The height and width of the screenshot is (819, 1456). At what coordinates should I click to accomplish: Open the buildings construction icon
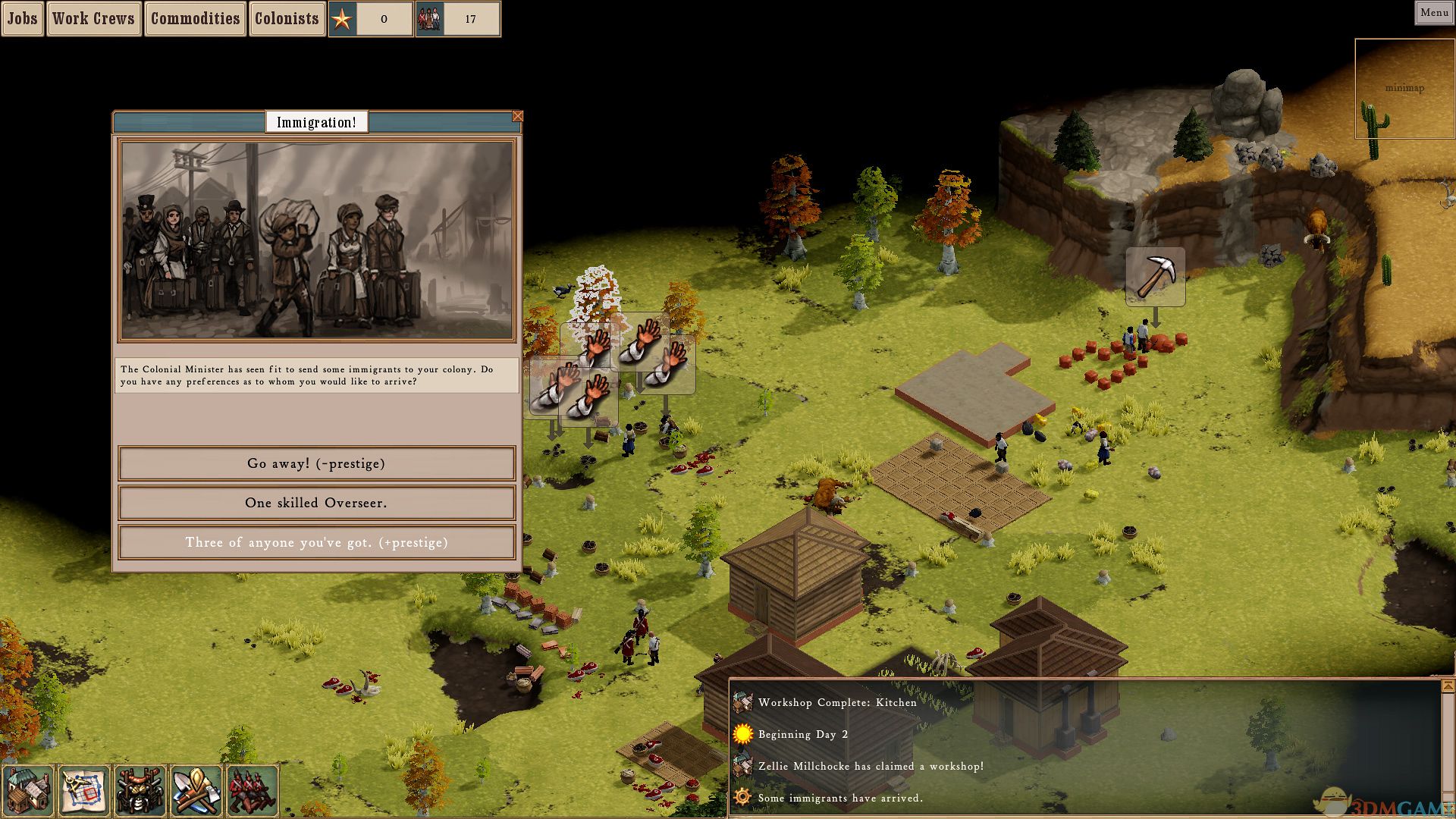click(28, 791)
